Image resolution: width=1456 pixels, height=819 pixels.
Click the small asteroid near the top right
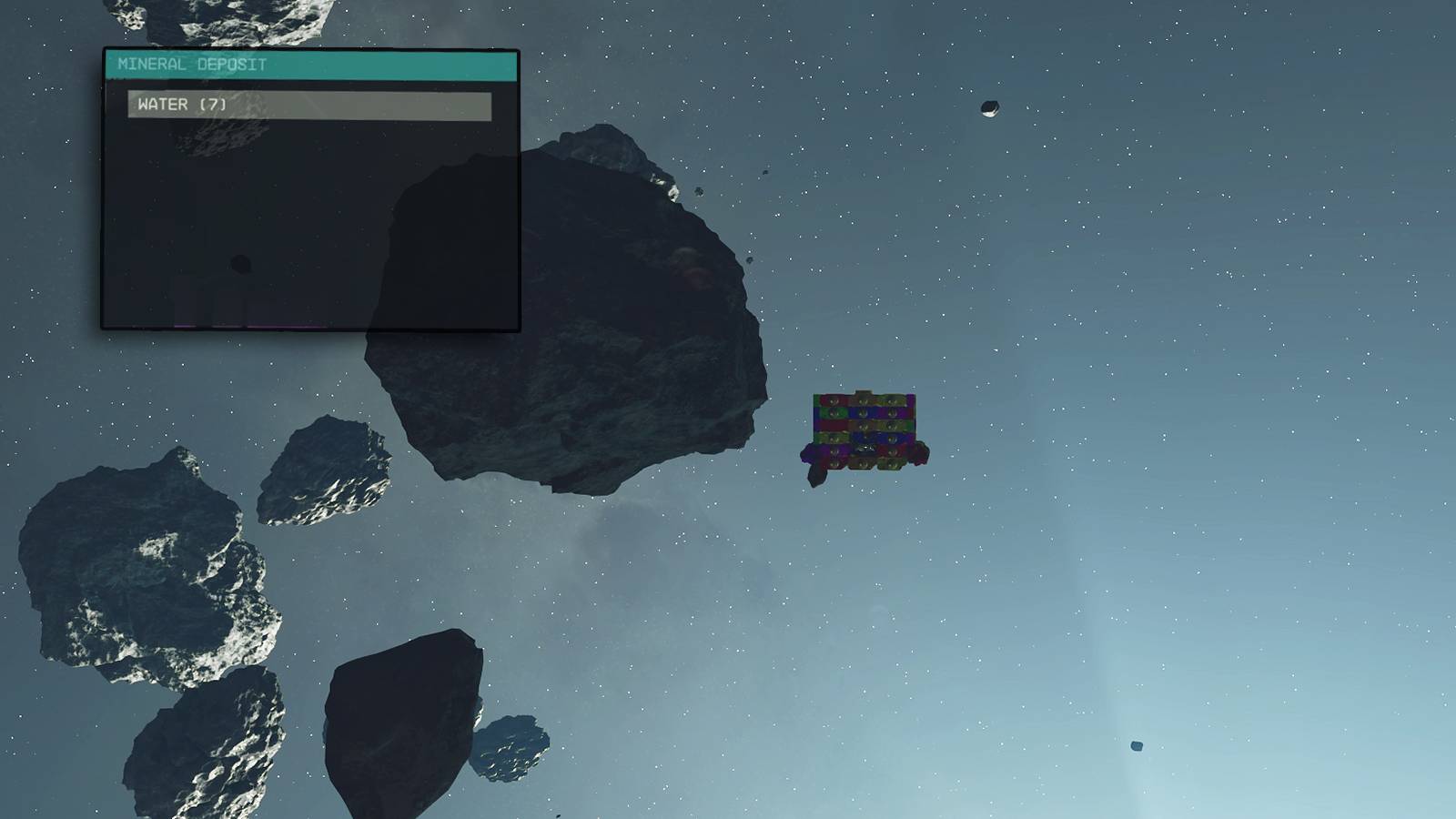[x=990, y=109]
